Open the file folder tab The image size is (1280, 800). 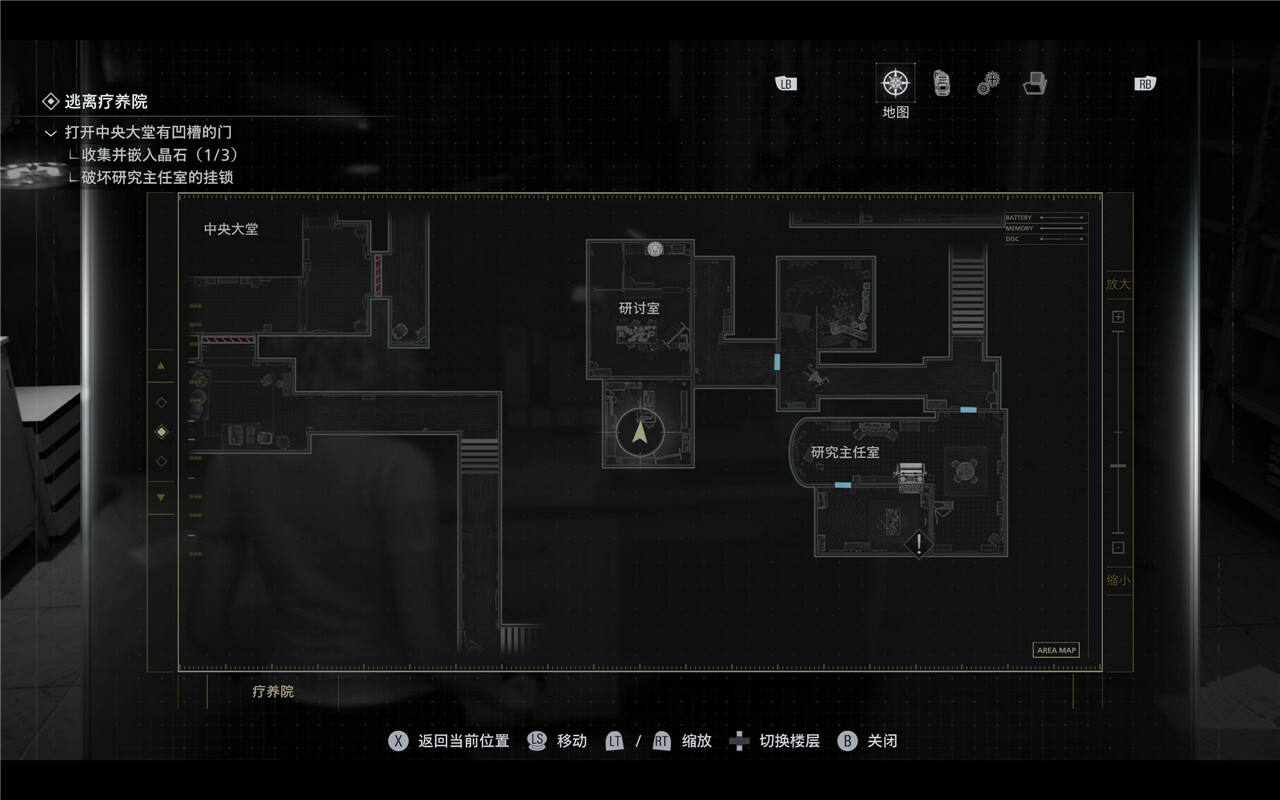click(x=1035, y=83)
